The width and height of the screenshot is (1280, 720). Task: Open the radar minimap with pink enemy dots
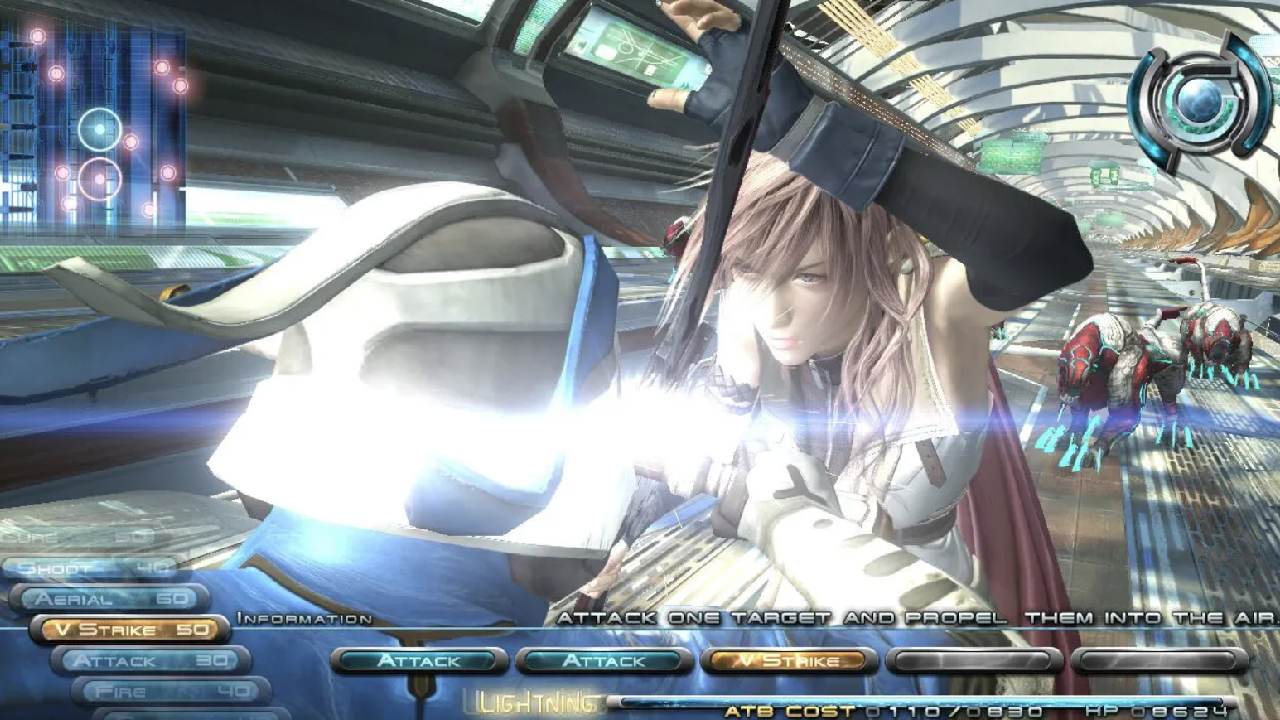coord(94,125)
